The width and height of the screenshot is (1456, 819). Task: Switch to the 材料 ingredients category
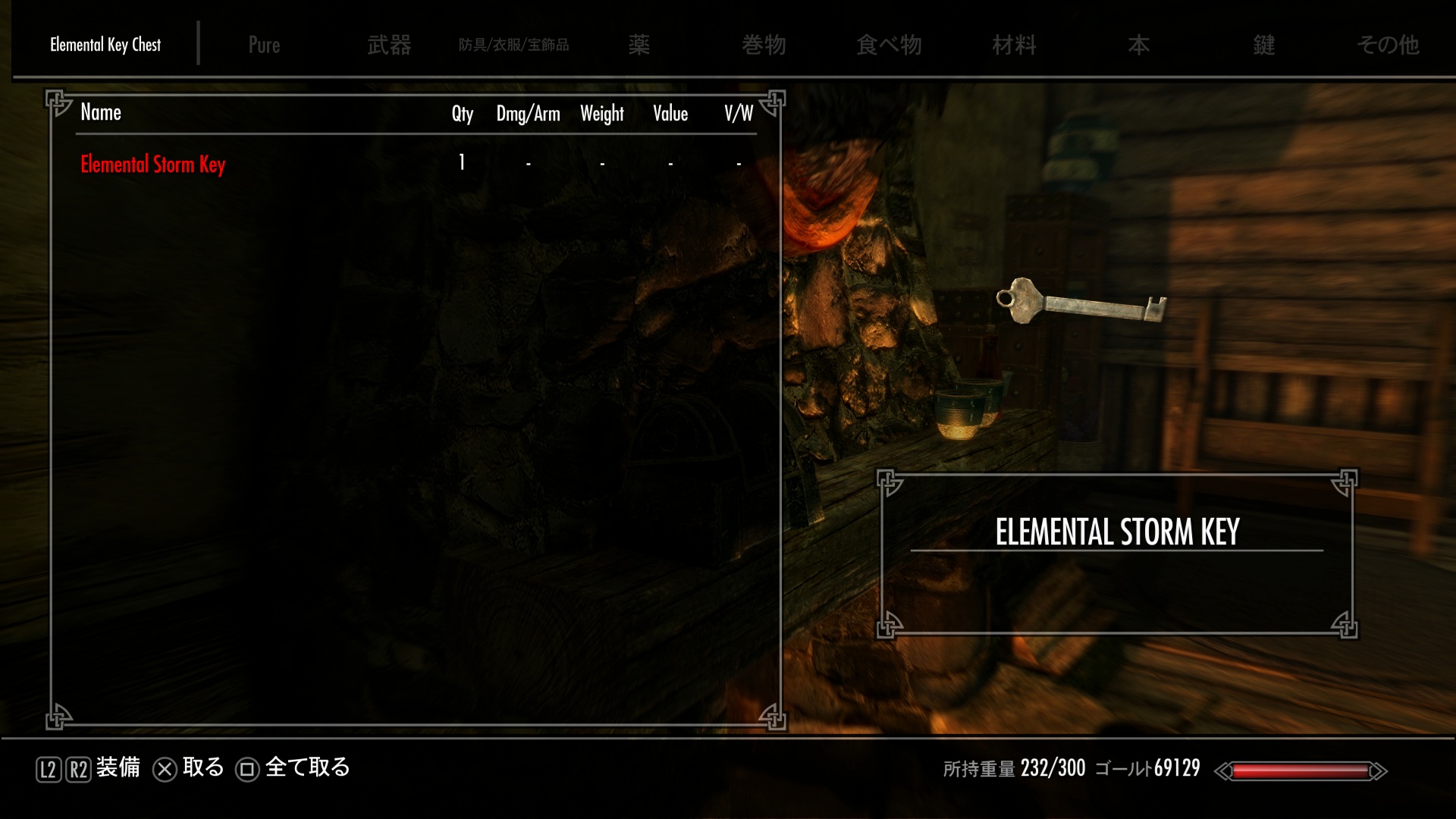point(1014,45)
